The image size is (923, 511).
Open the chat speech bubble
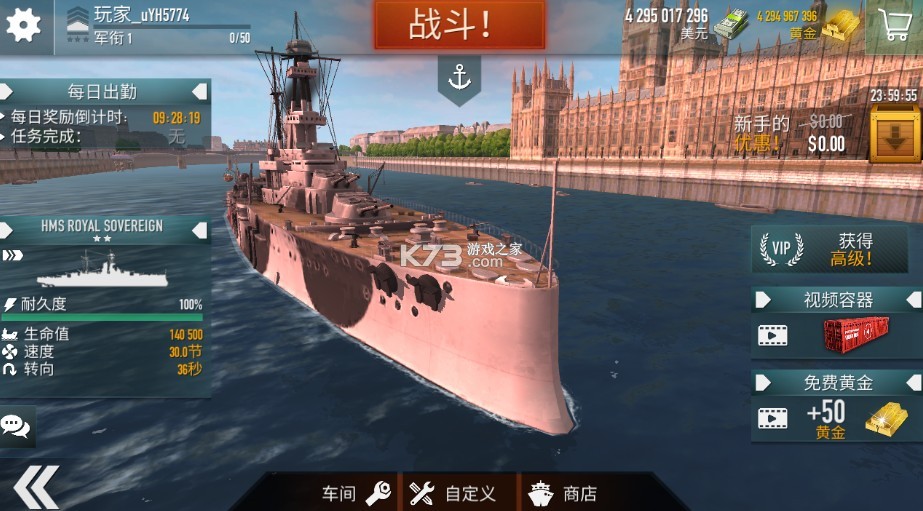(x=16, y=426)
